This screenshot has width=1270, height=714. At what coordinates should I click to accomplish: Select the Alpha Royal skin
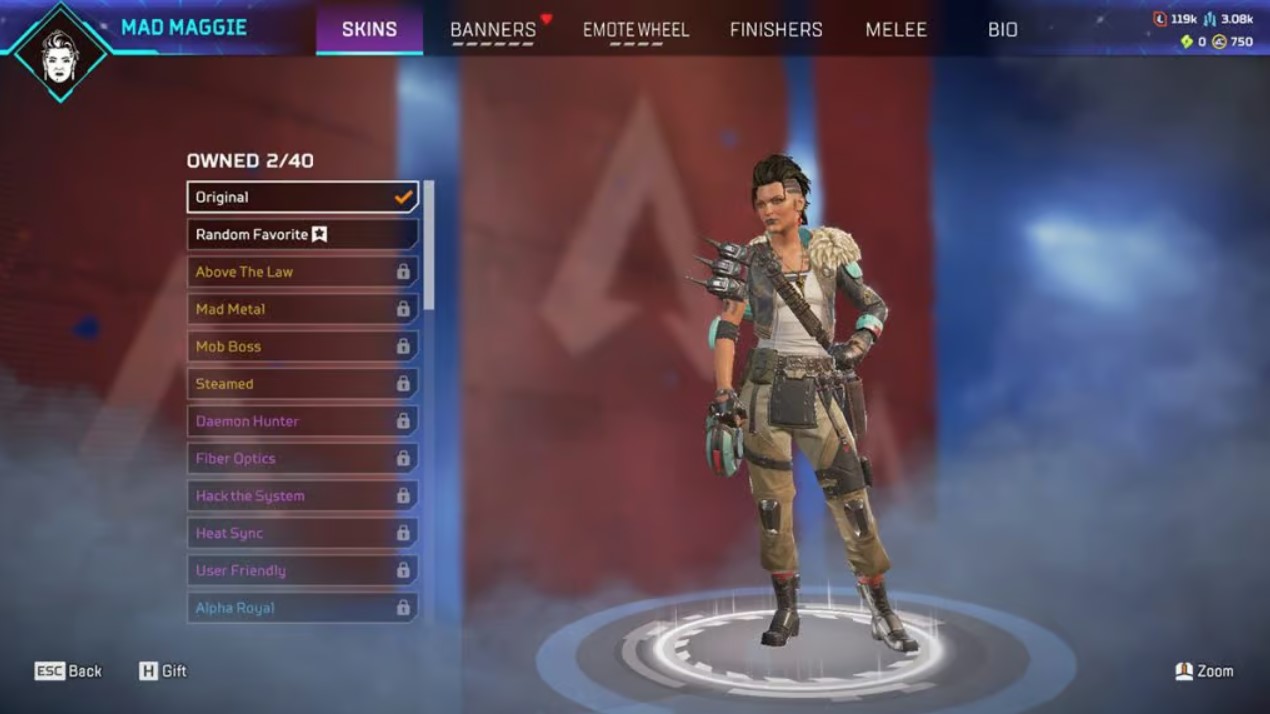(302, 608)
